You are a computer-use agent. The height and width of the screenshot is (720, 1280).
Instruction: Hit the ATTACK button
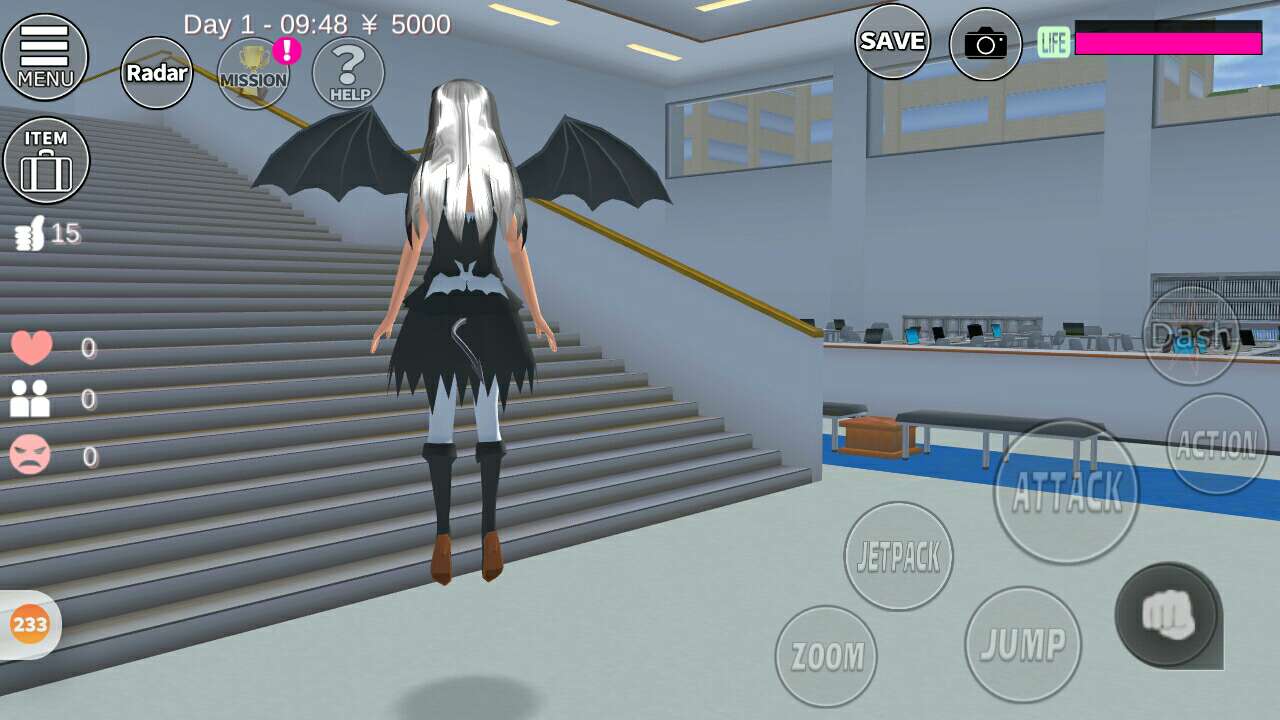pyautogui.click(x=1066, y=492)
